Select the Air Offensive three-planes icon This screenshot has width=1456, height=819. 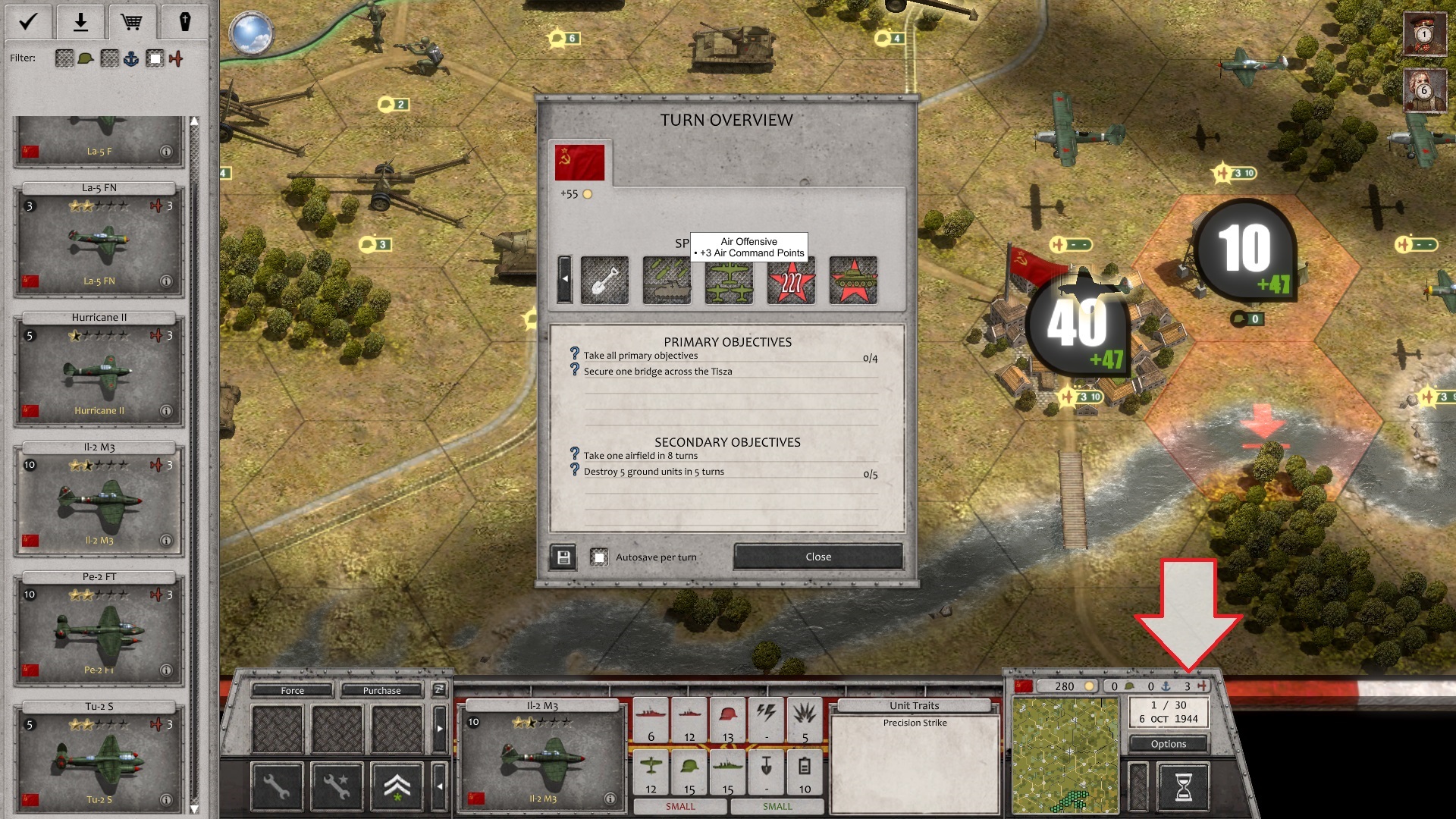point(729,281)
